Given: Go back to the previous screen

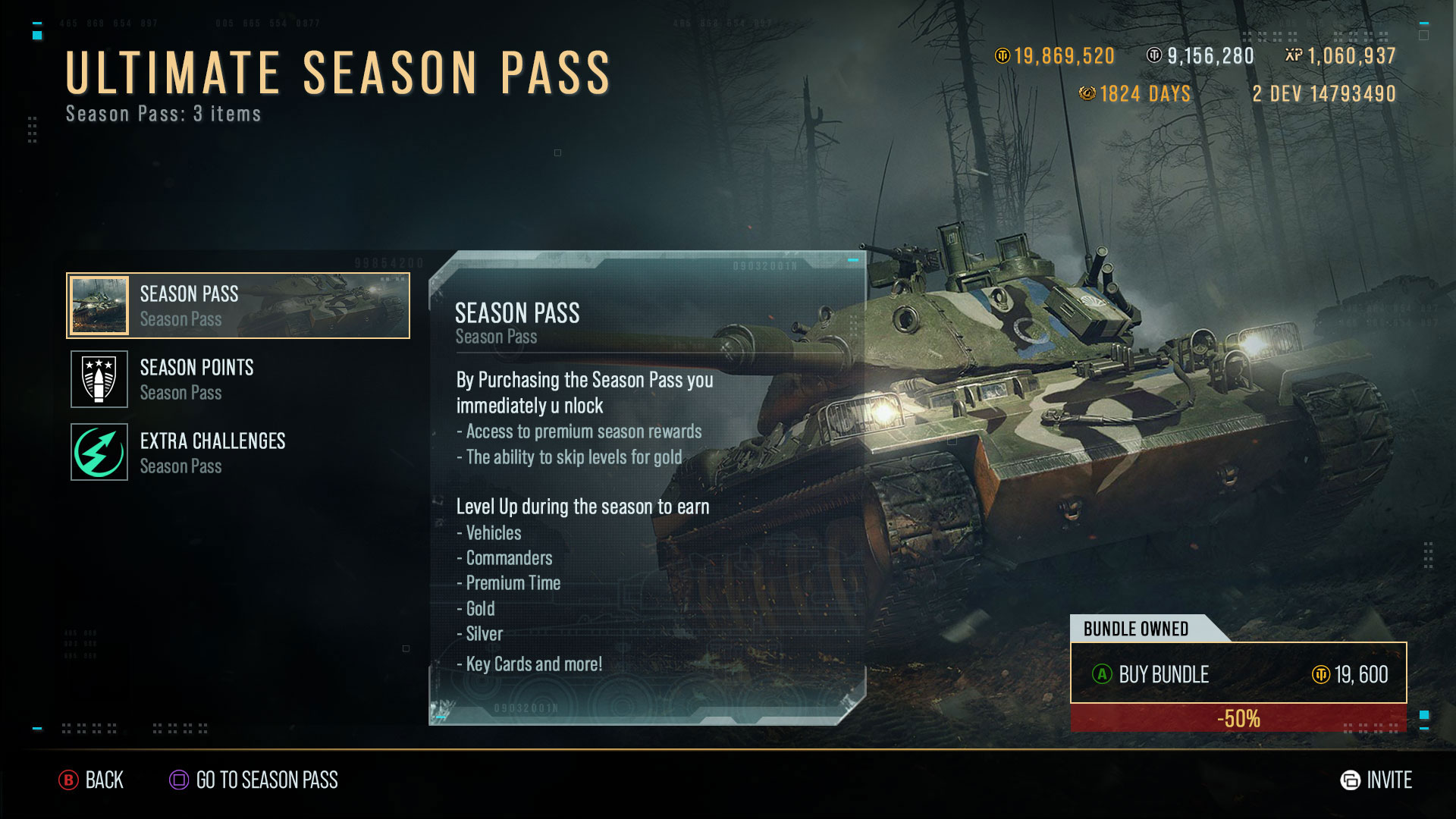Looking at the screenshot, I should [92, 780].
